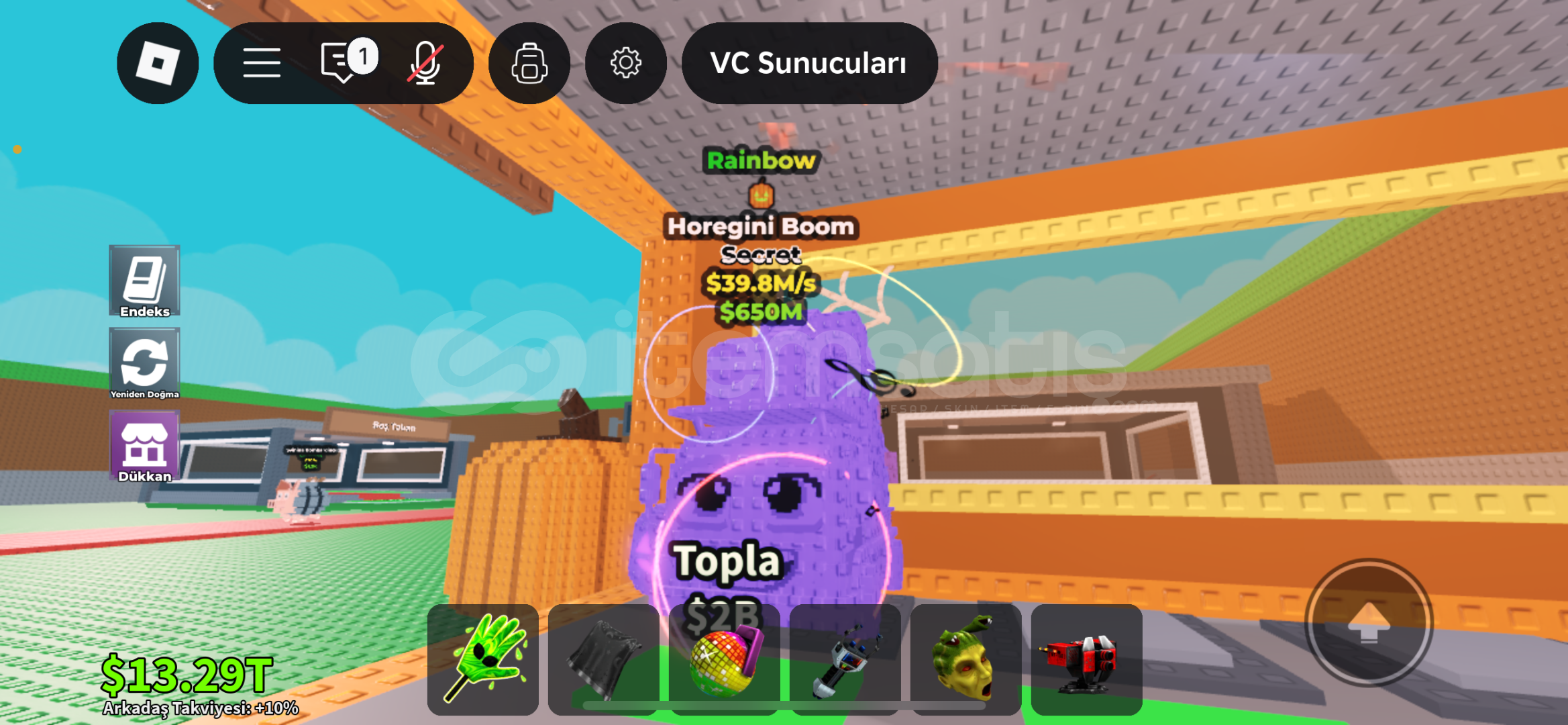Unmute the microphone
This screenshot has height=725, width=1568.
click(427, 62)
